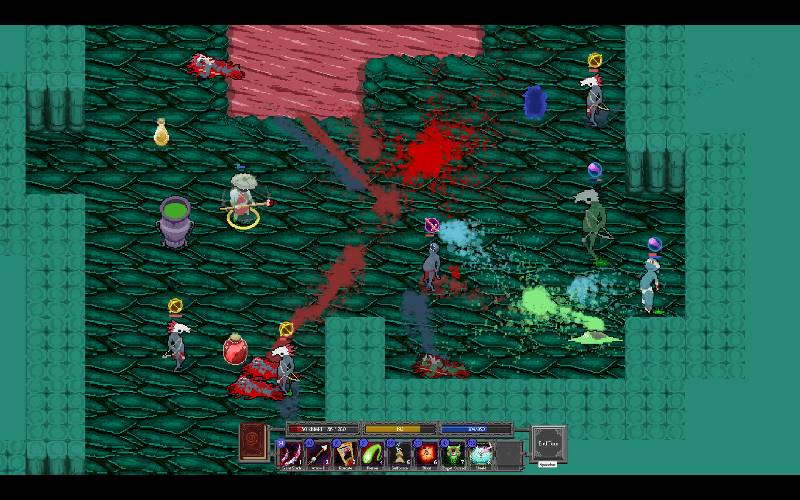Cast the green slime blob ability

[372, 454]
